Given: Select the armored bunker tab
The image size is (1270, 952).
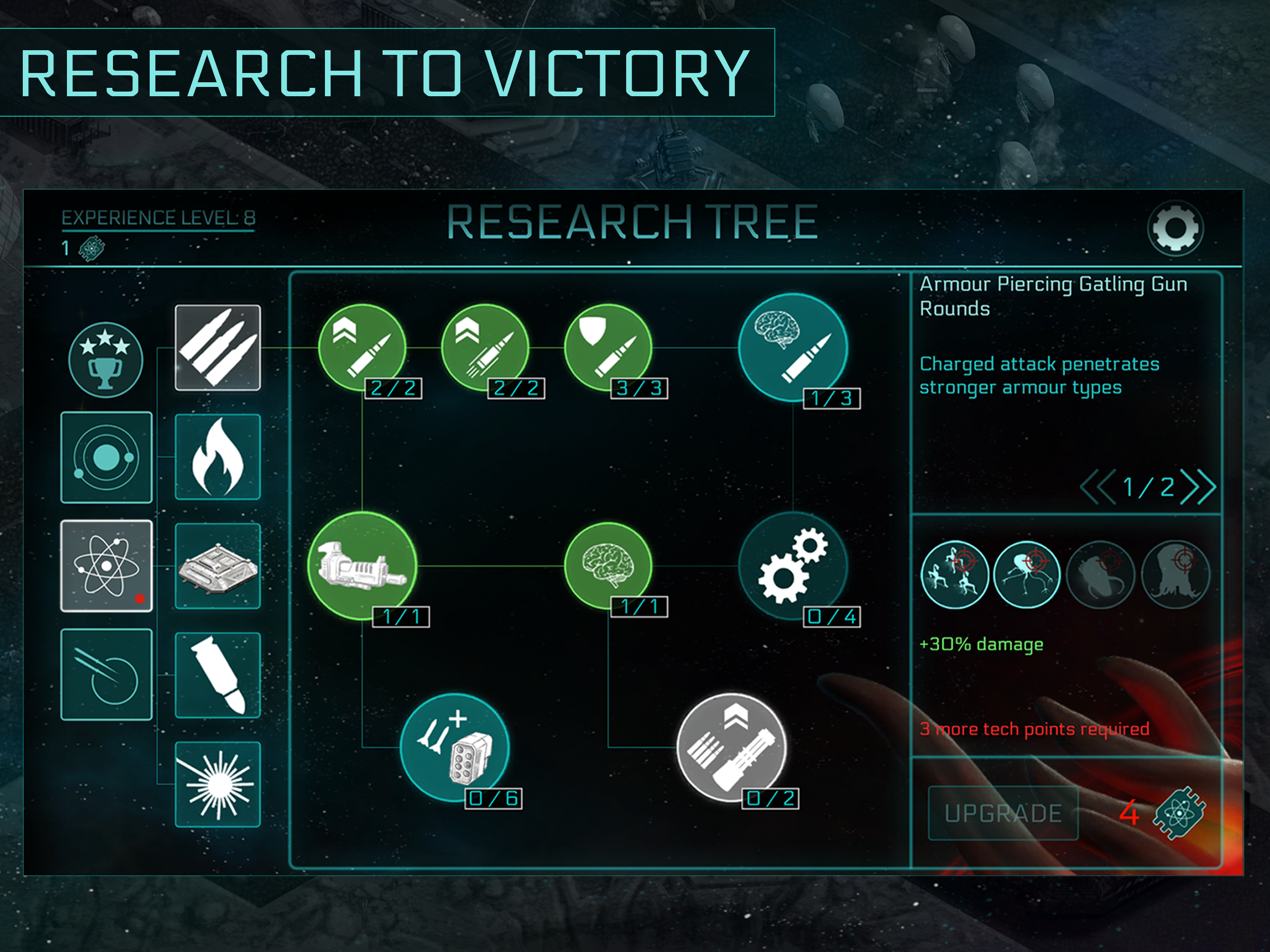Looking at the screenshot, I should coord(218,566).
